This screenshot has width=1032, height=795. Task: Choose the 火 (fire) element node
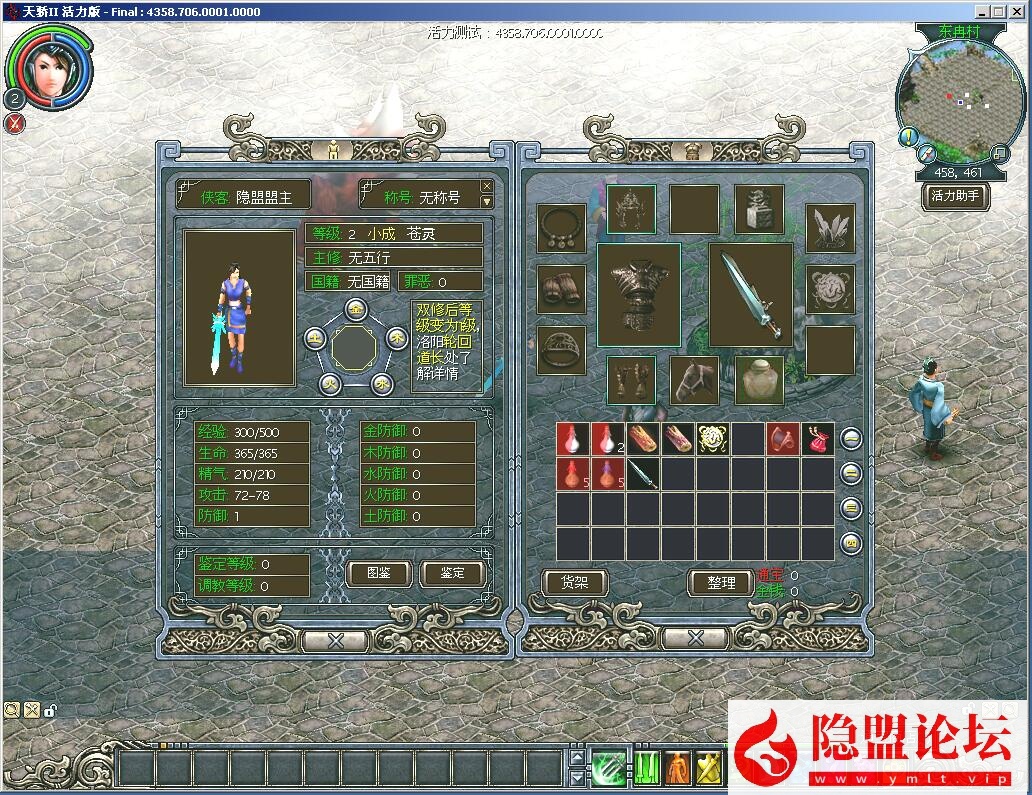coord(331,383)
